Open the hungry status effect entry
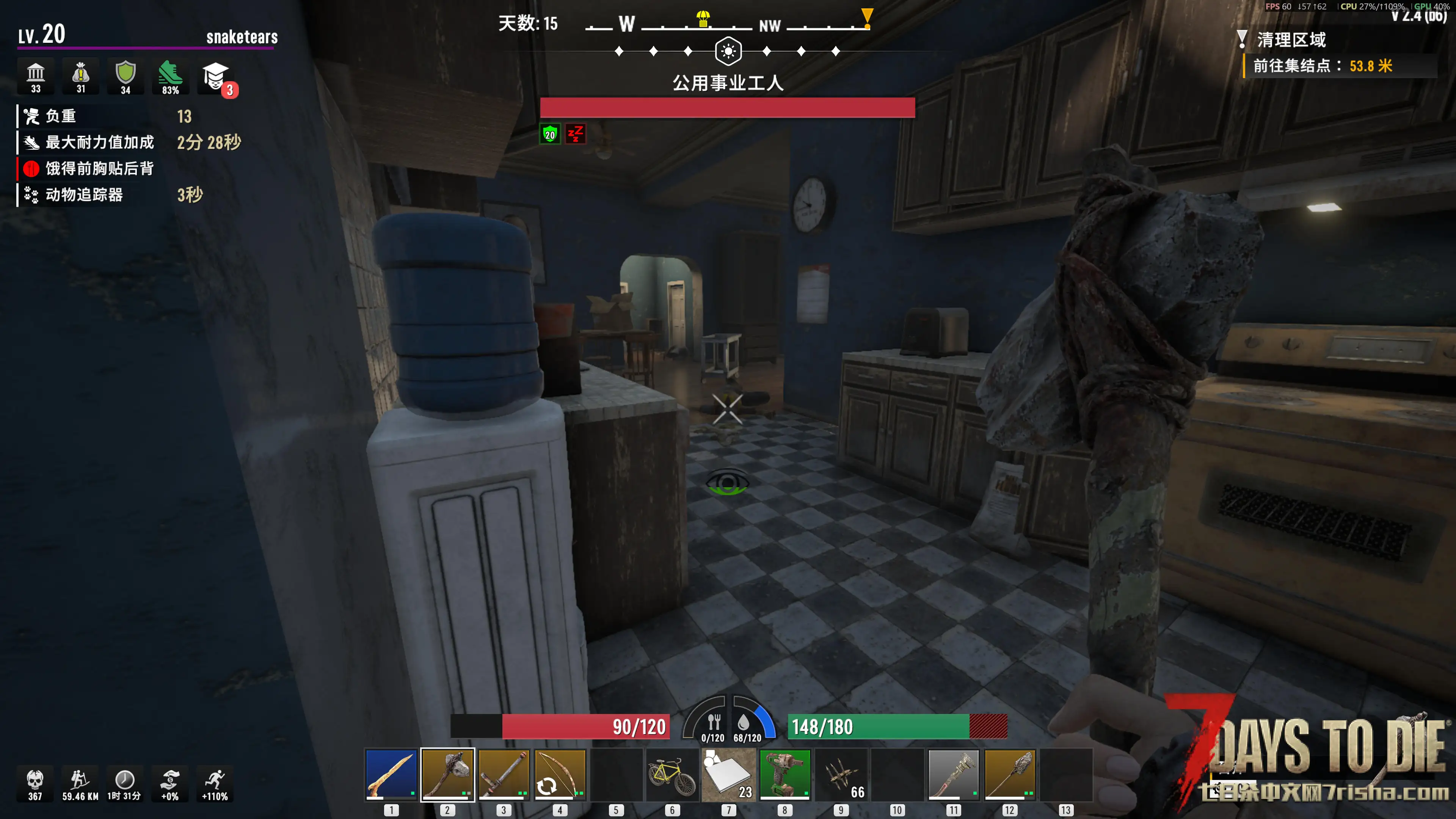Image resolution: width=1456 pixels, height=819 pixels. [x=99, y=168]
